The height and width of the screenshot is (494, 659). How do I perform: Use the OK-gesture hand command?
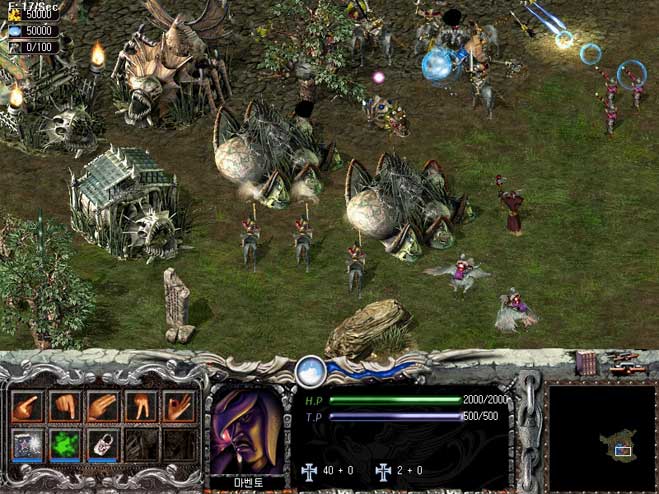coord(177,406)
